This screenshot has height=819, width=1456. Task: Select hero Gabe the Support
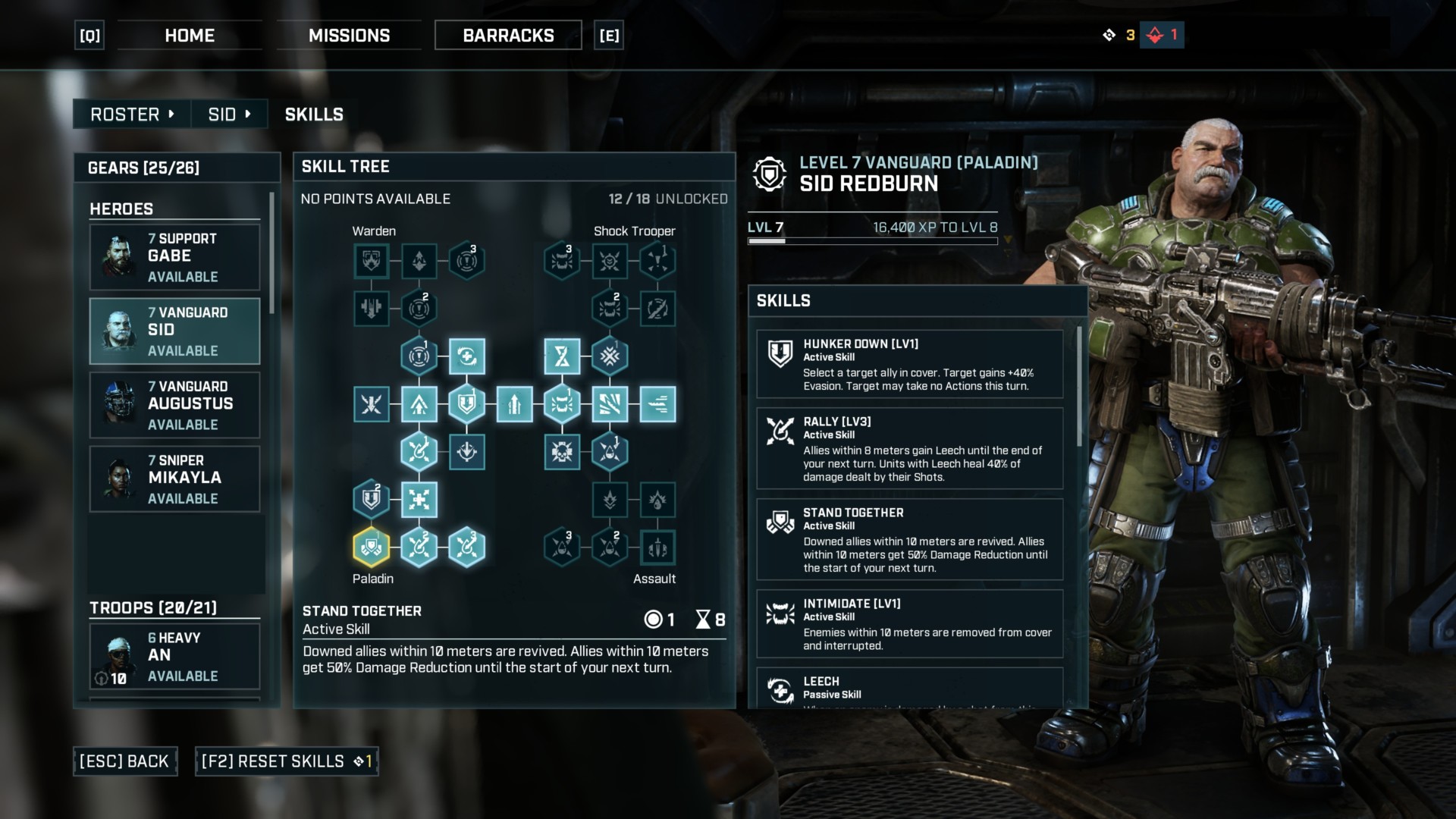(174, 257)
